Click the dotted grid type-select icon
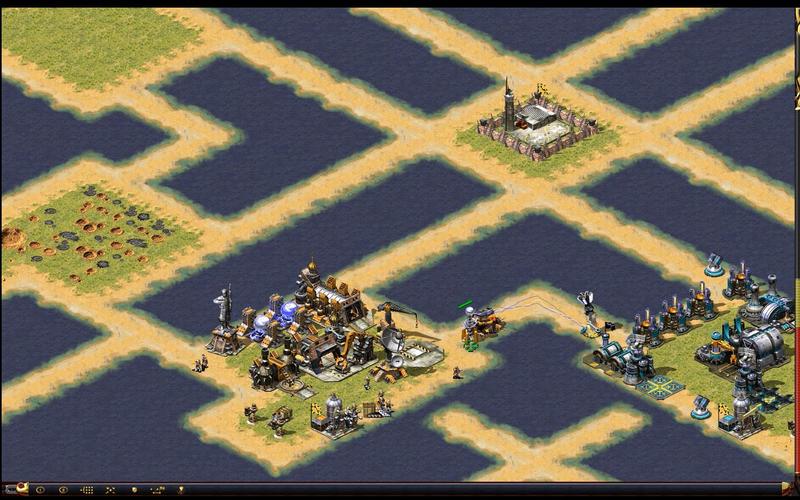The height and width of the screenshot is (500, 800). click(x=87, y=490)
